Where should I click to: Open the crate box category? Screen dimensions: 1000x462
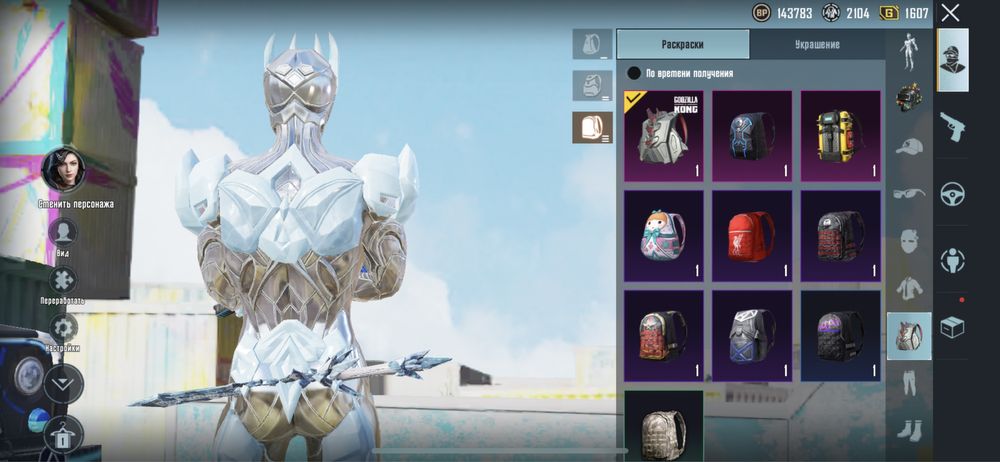pos(952,327)
